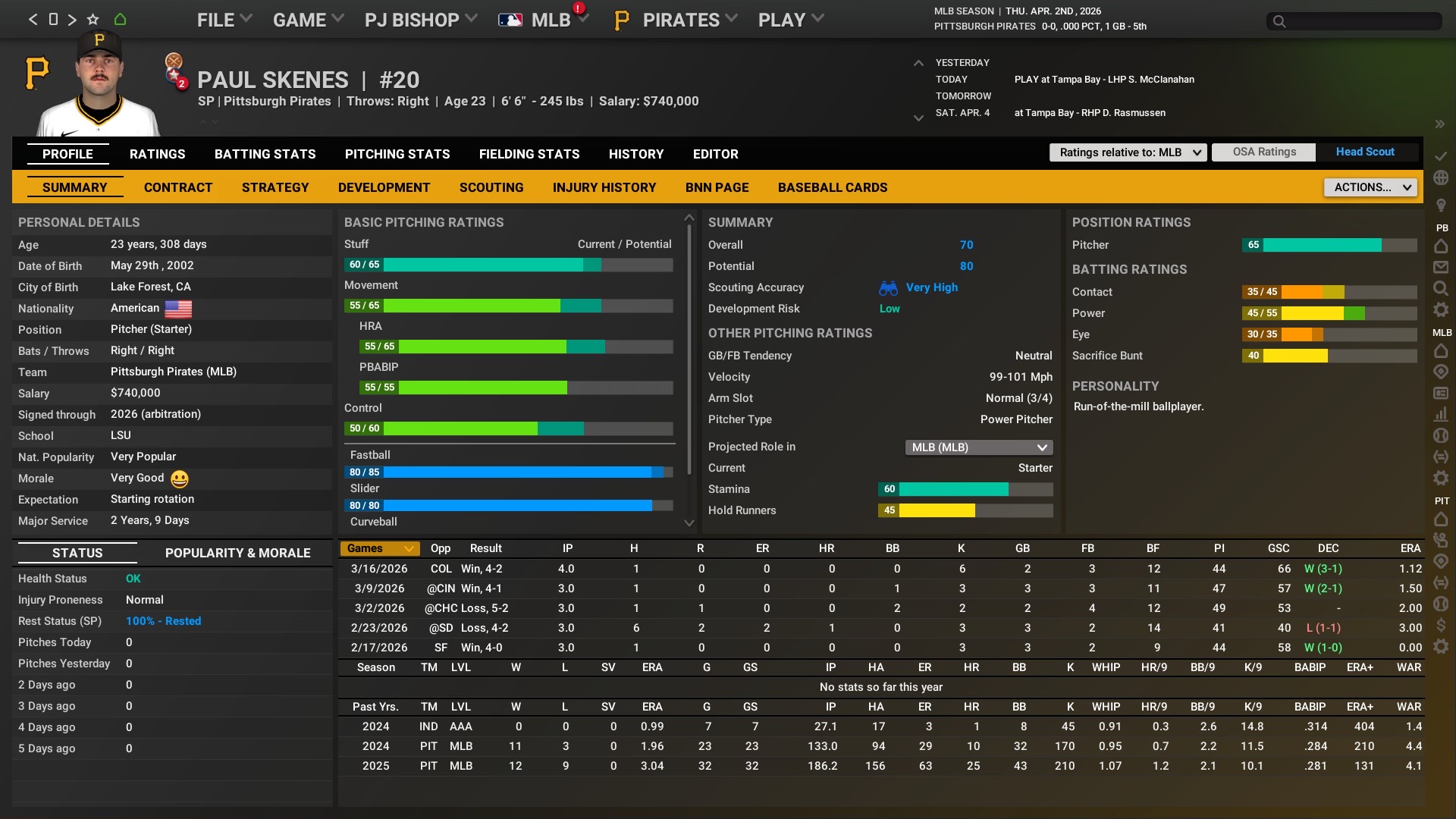The image size is (1456, 819).
Task: Switch to the EDITOR tab
Action: click(x=715, y=154)
